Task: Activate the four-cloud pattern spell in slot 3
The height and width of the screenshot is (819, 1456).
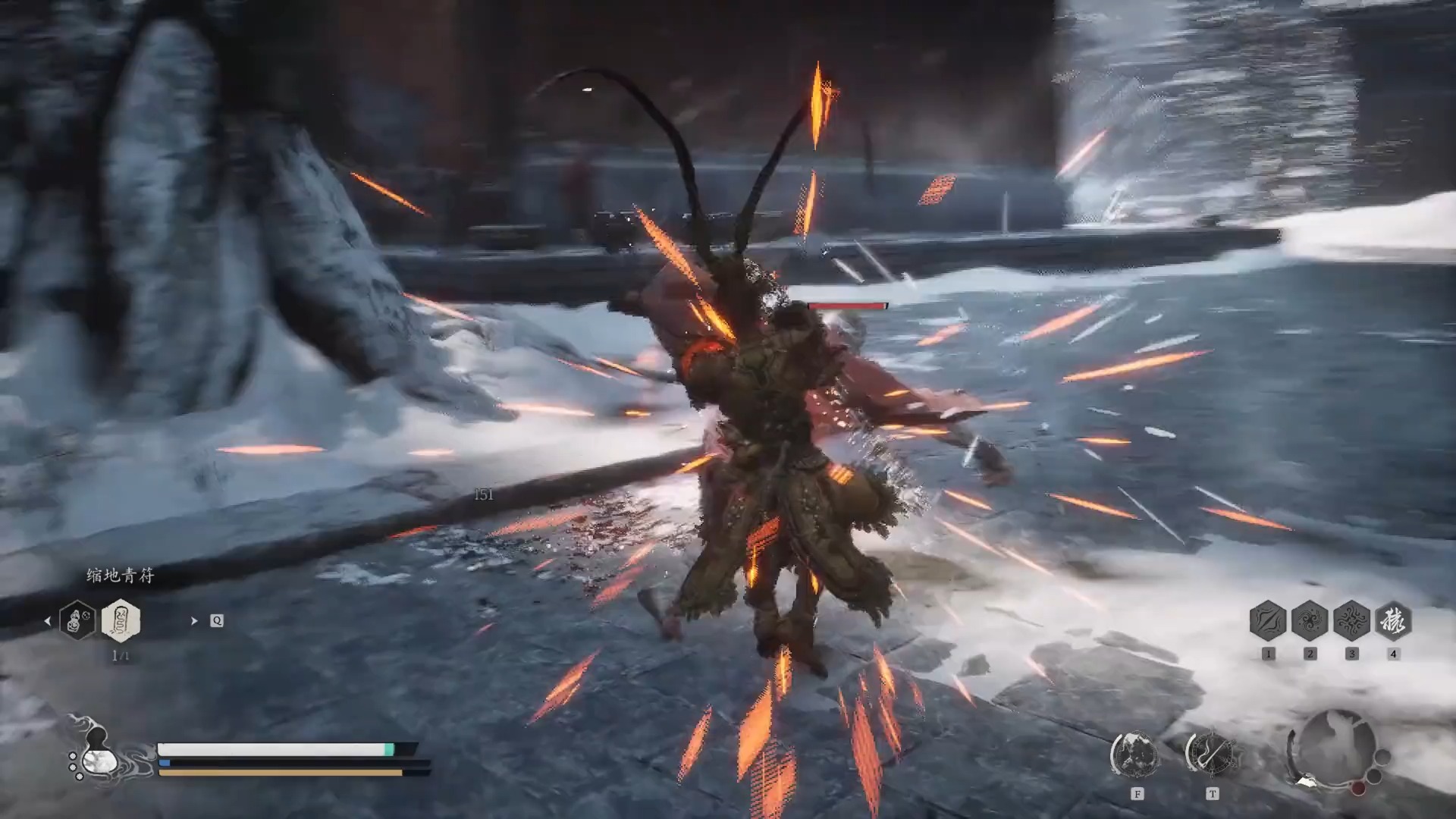Action: click(x=1351, y=621)
